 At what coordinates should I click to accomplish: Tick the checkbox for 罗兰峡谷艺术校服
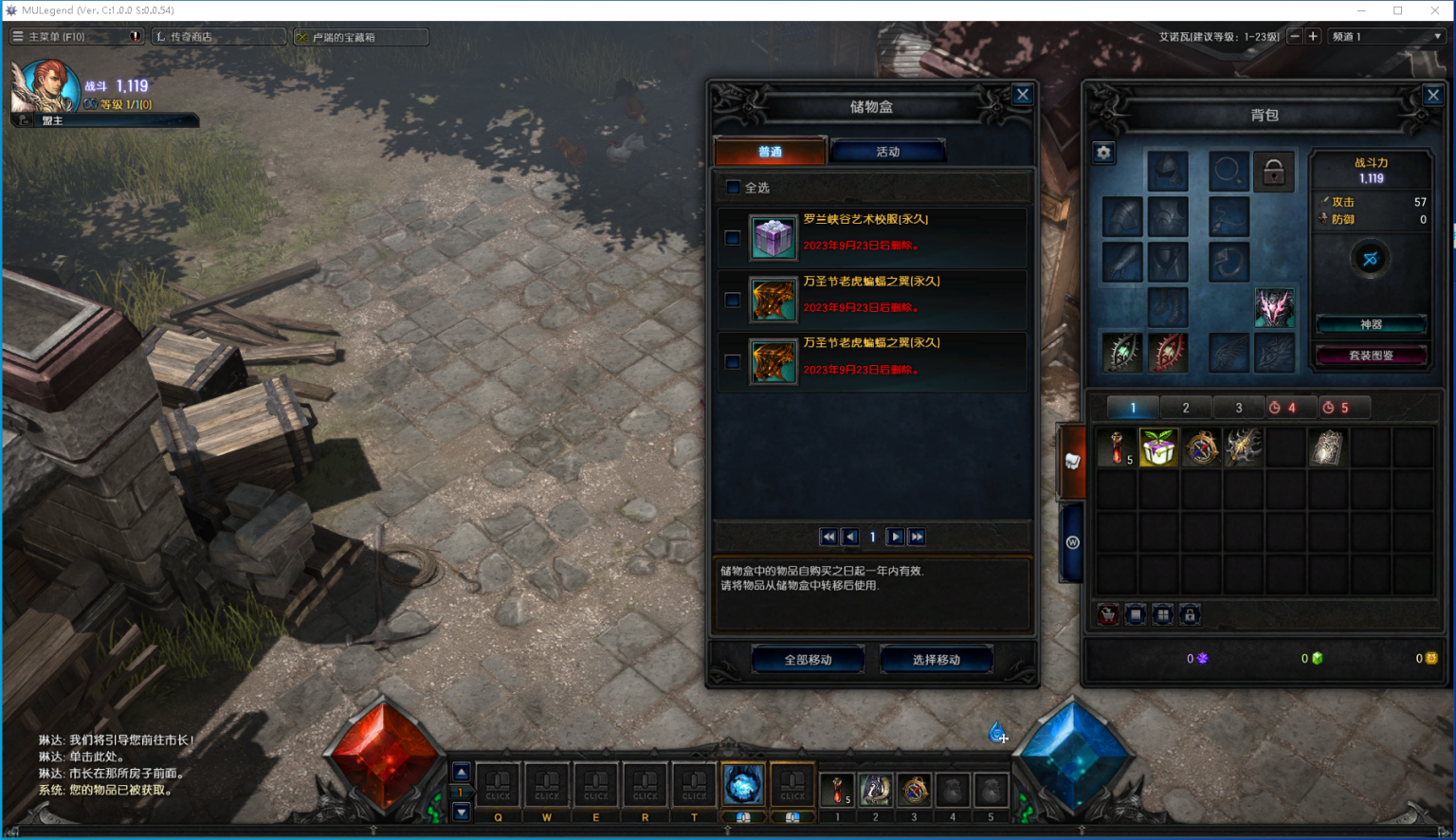pyautogui.click(x=733, y=238)
